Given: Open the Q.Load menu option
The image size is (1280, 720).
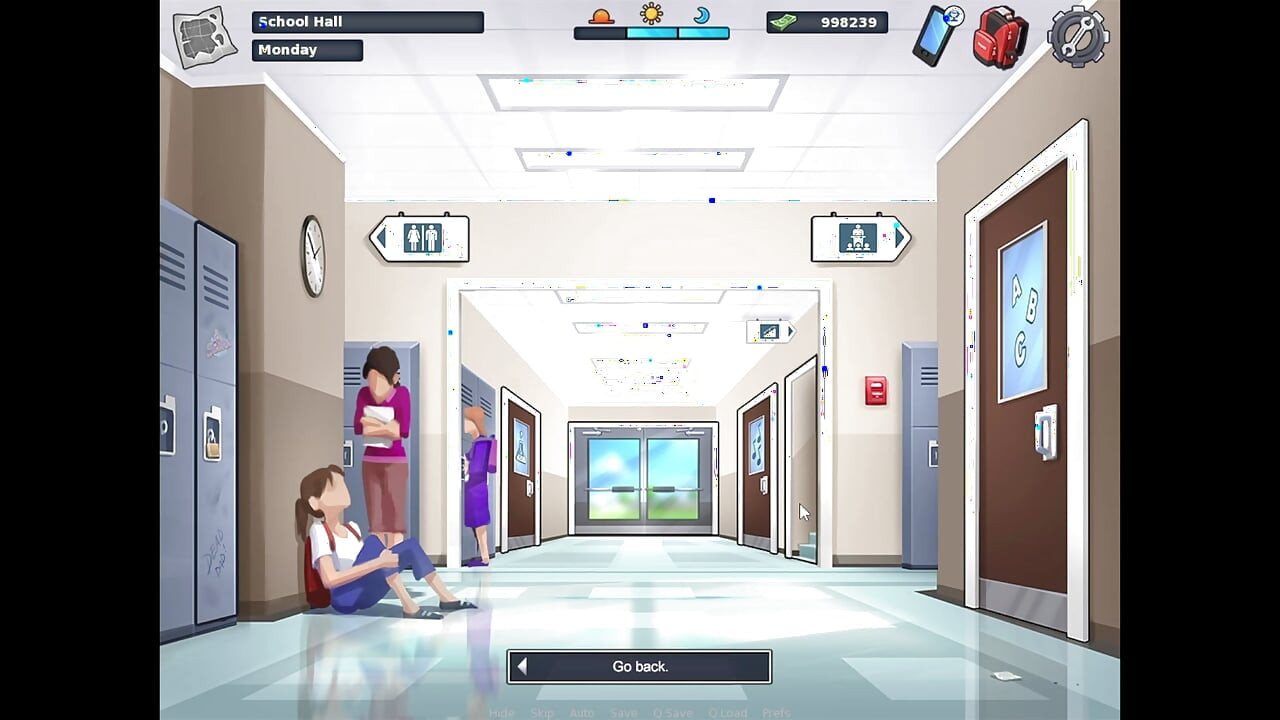Looking at the screenshot, I should [x=728, y=712].
